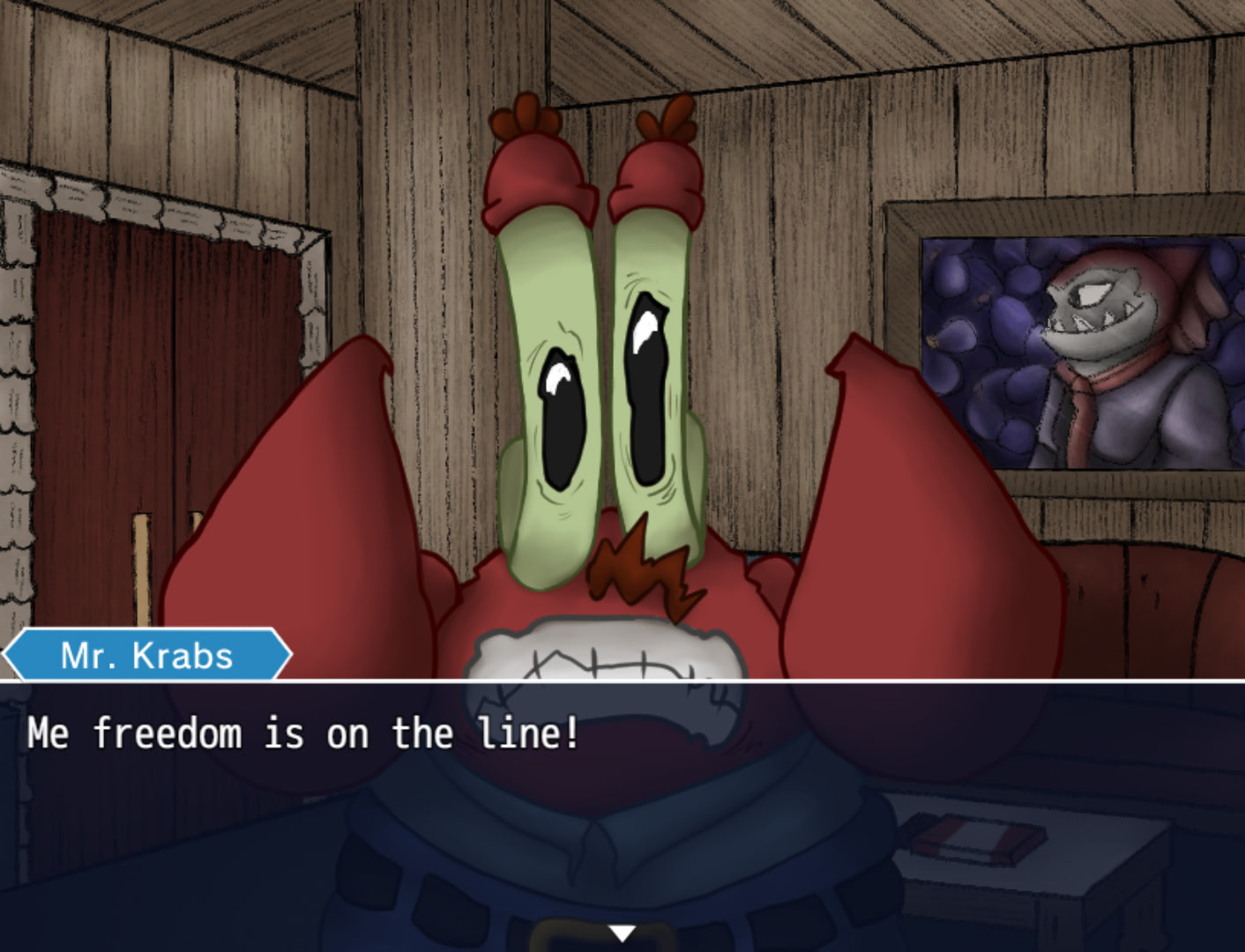Screen dimensions: 1245x952
Task: Click Mr. Krabs' left eyestalk
Action: click(555, 370)
